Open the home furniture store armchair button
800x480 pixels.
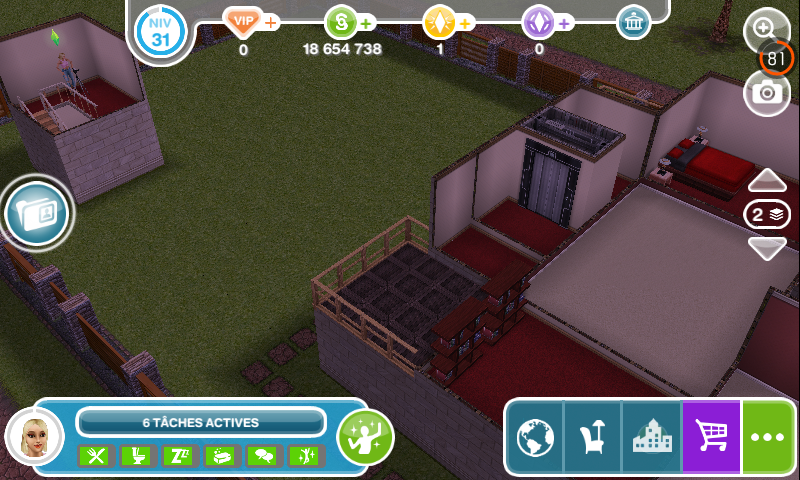593,437
